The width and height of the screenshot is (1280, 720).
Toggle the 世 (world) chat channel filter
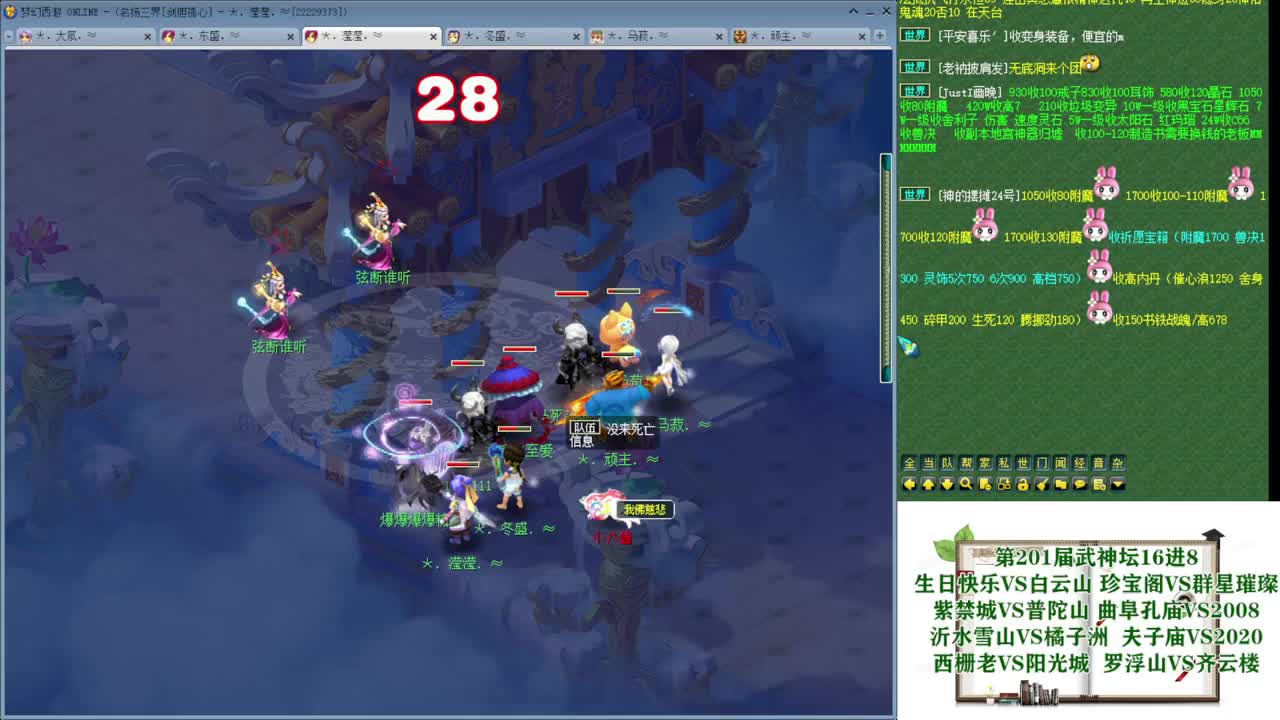pos(1023,462)
